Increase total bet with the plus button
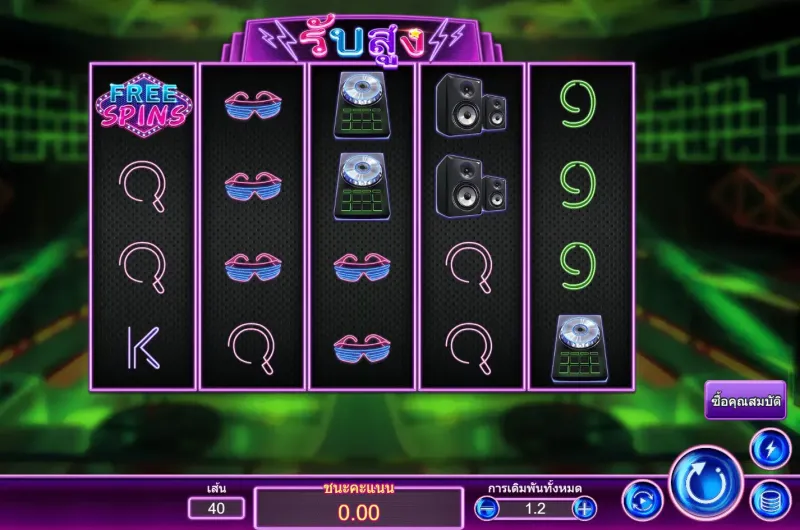The height and width of the screenshot is (530, 800). (584, 508)
